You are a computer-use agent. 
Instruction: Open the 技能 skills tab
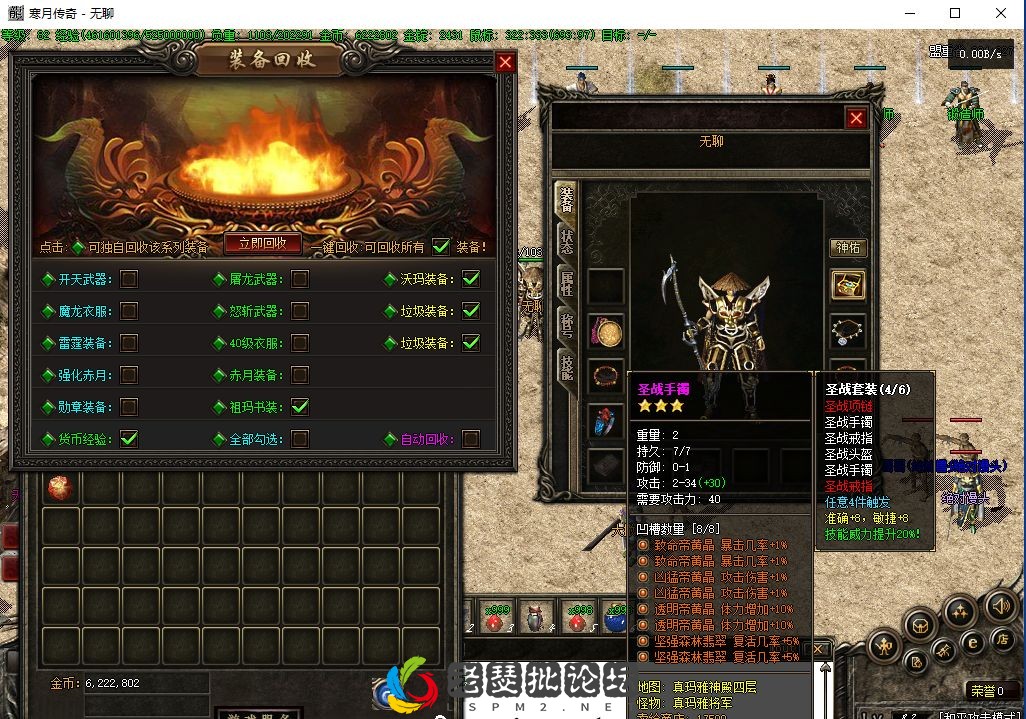pyautogui.click(x=567, y=368)
